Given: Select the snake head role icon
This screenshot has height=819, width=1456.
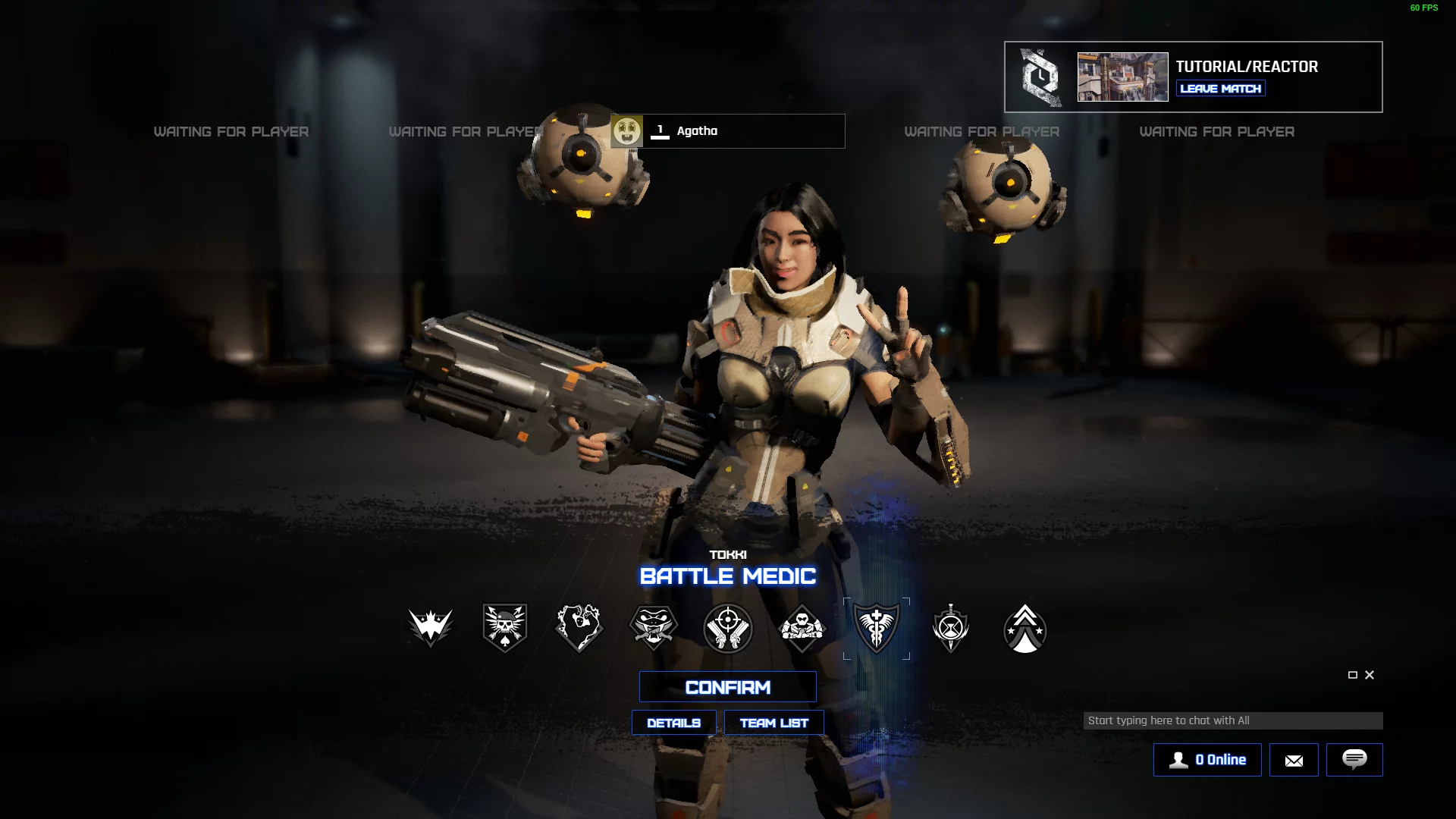Looking at the screenshot, I should pyautogui.click(x=653, y=628).
